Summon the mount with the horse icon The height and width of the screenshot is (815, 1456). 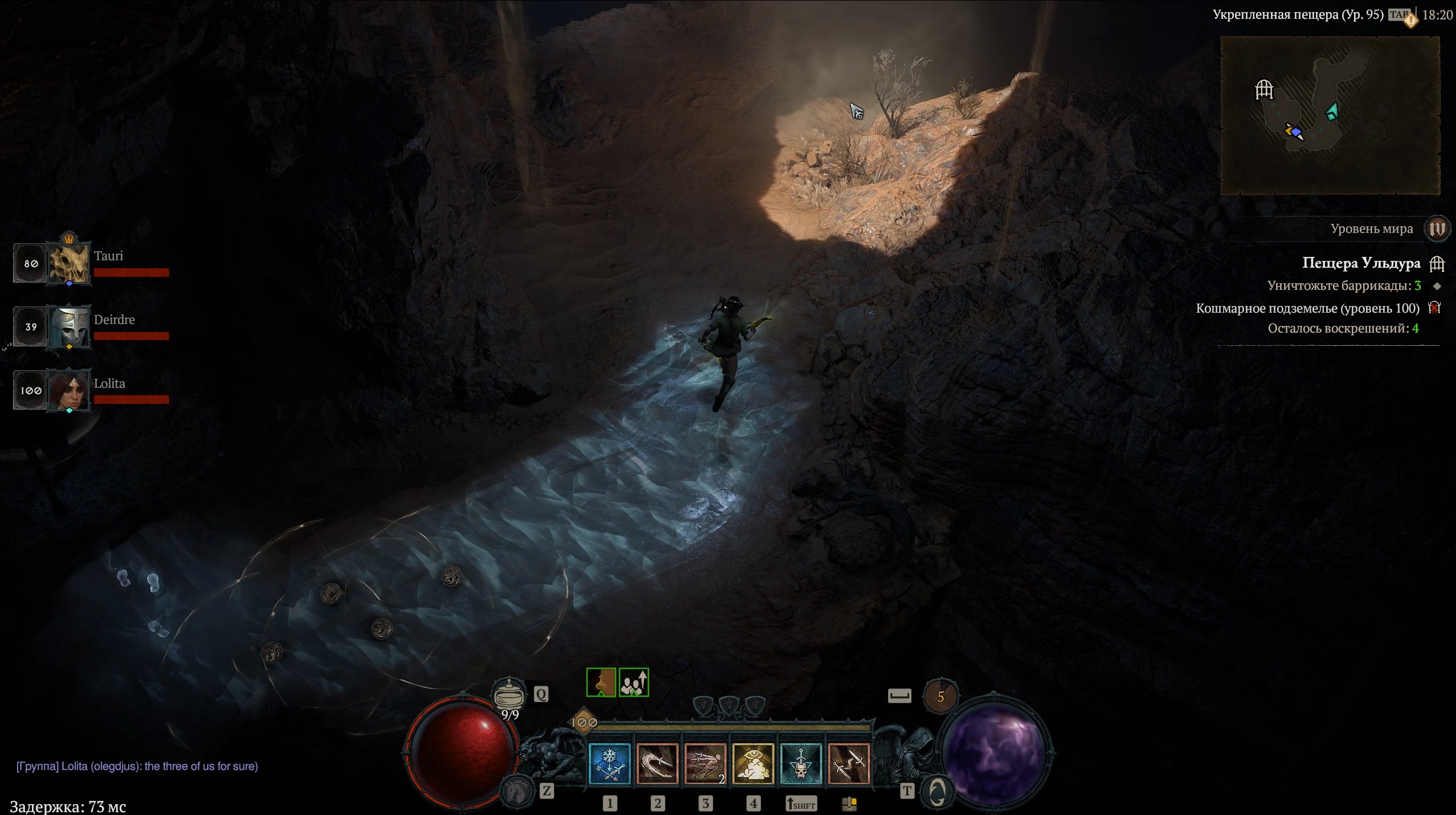pyautogui.click(x=517, y=790)
